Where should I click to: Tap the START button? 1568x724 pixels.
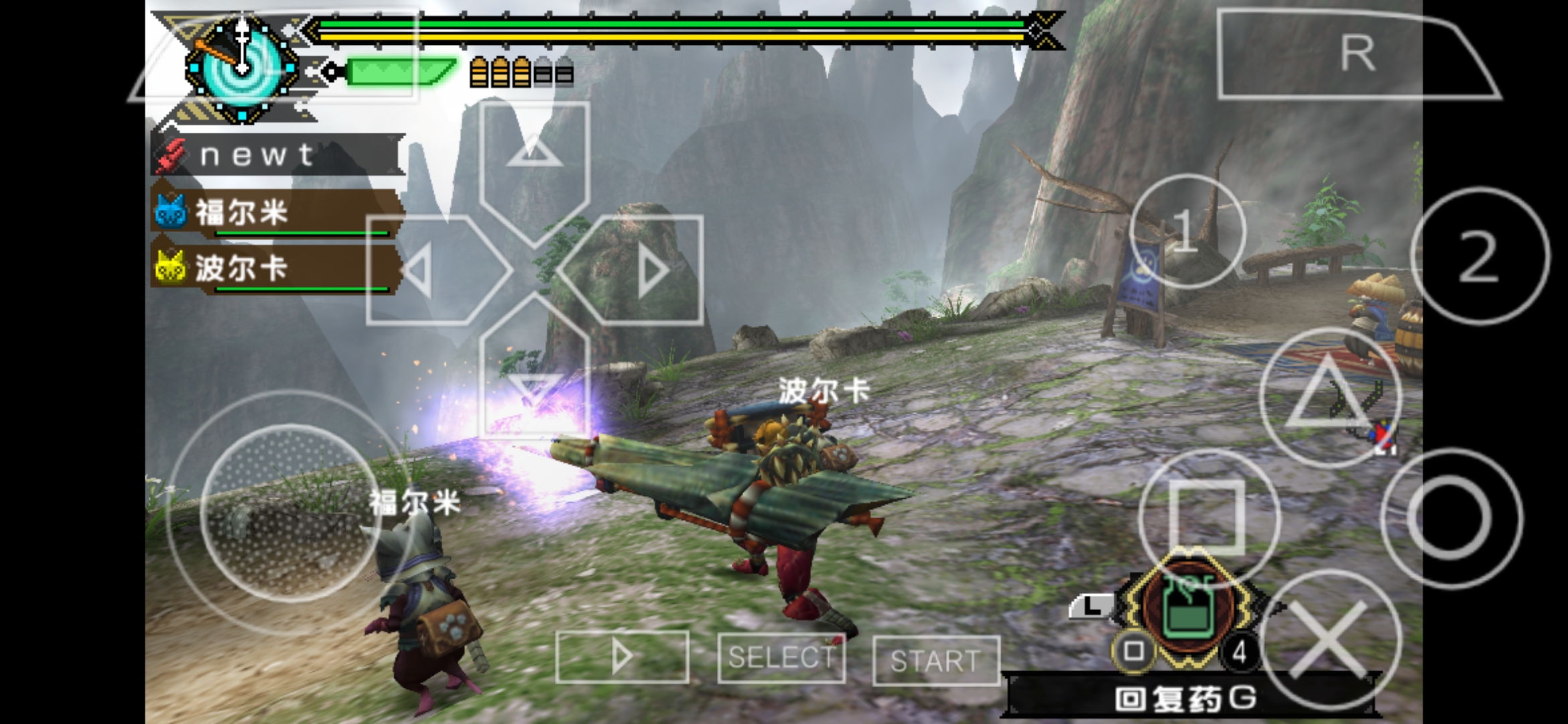pos(935,660)
